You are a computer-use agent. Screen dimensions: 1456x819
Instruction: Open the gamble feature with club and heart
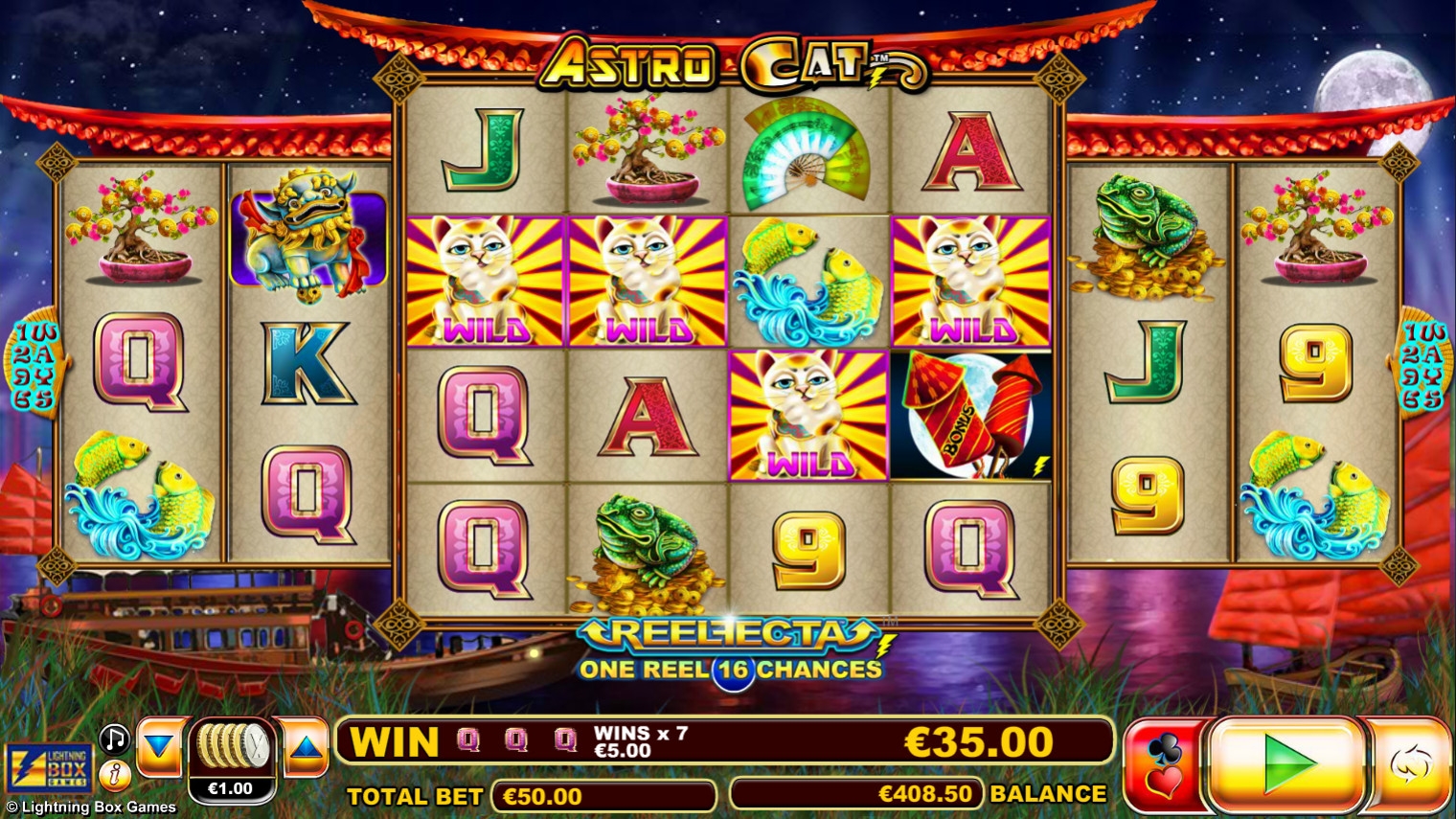click(x=1163, y=765)
